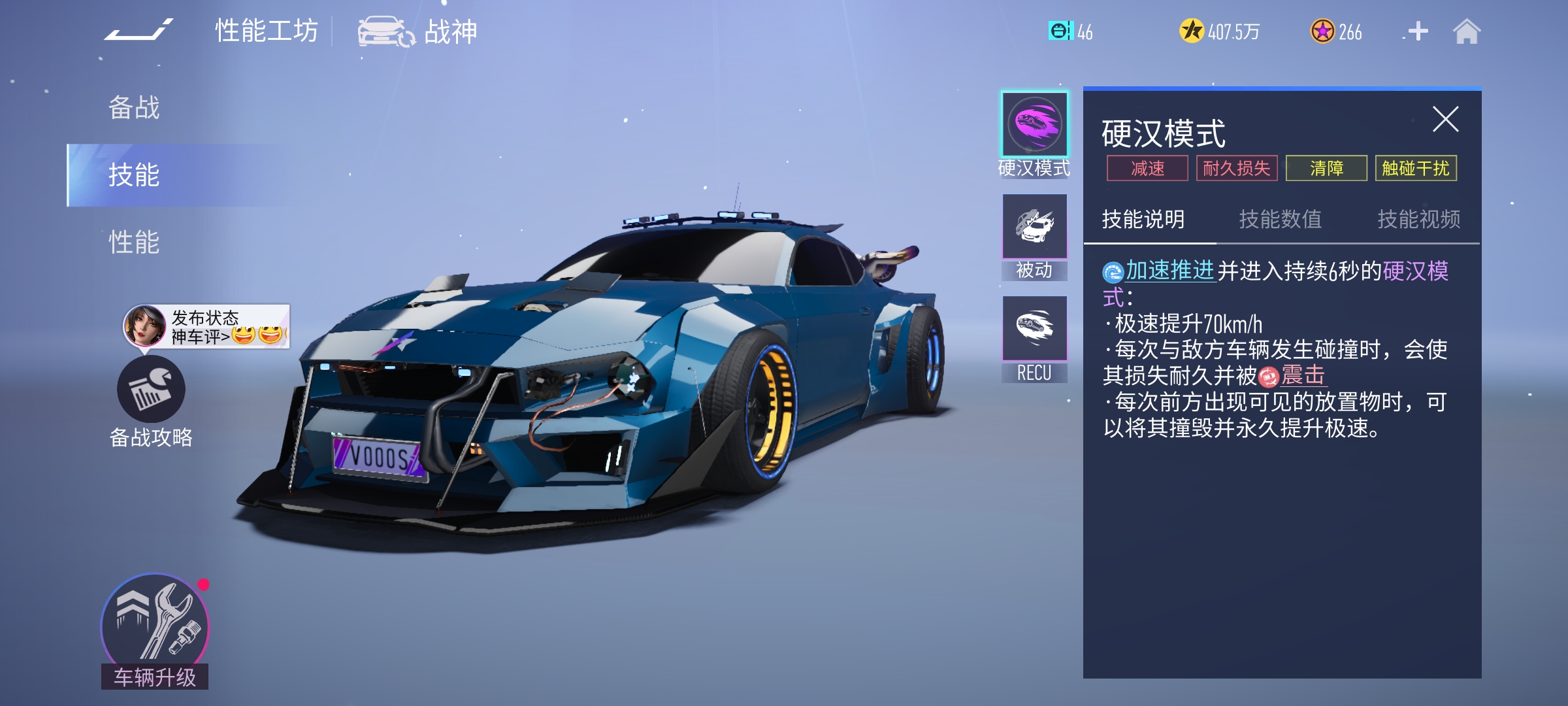Add currency with the plus button
Screen dimensions: 1568x706
[1418, 31]
